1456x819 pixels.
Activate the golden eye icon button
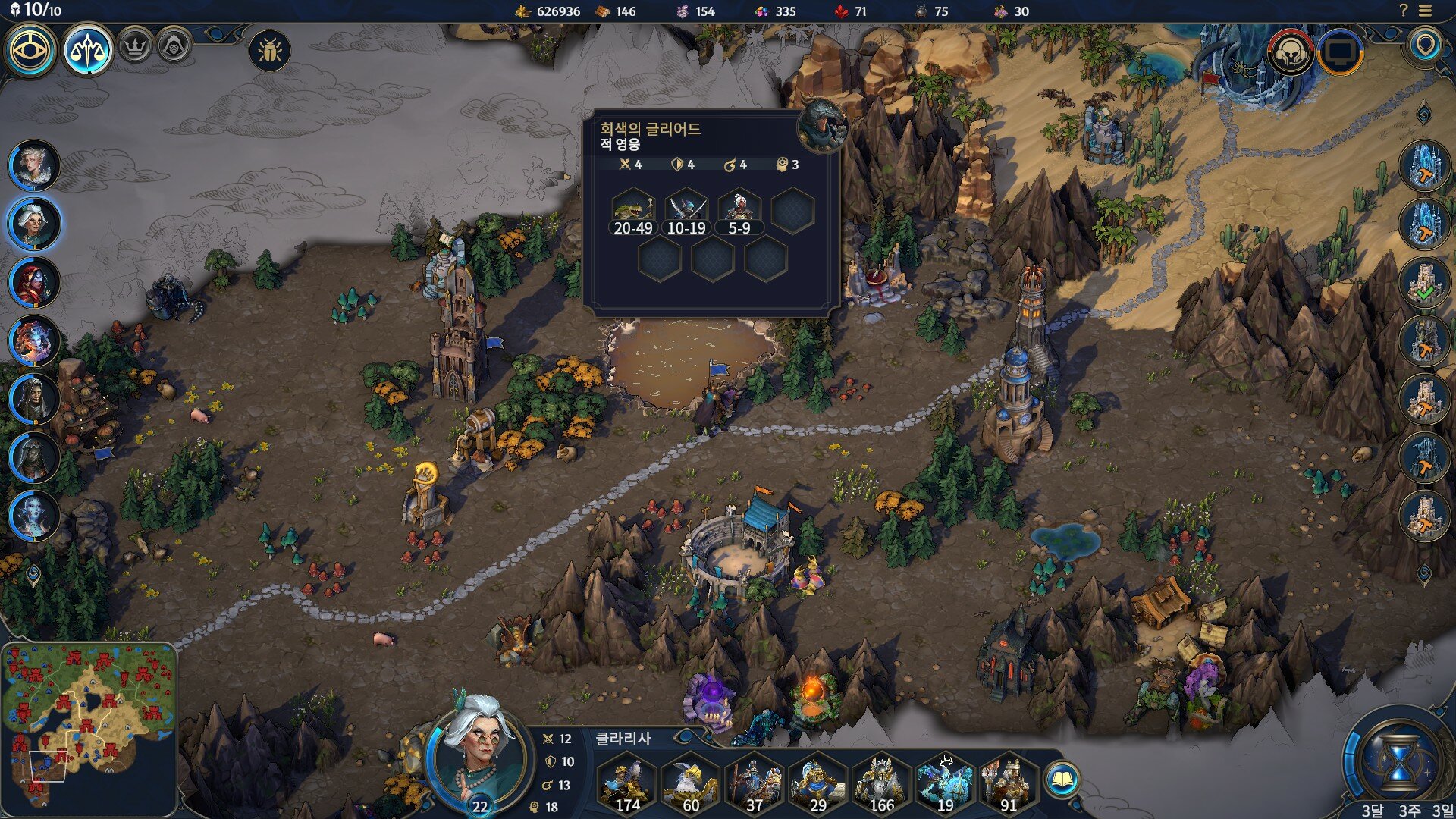[x=32, y=51]
